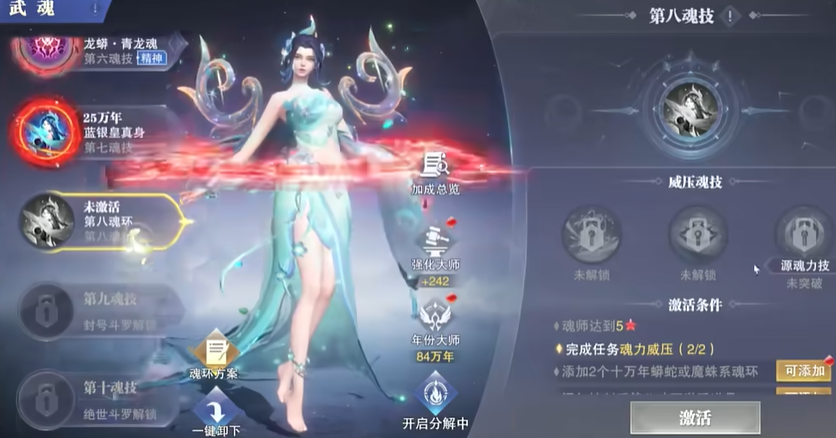Click the 一键卸下 unequip-all button
836x438 pixels.
[x=213, y=414]
